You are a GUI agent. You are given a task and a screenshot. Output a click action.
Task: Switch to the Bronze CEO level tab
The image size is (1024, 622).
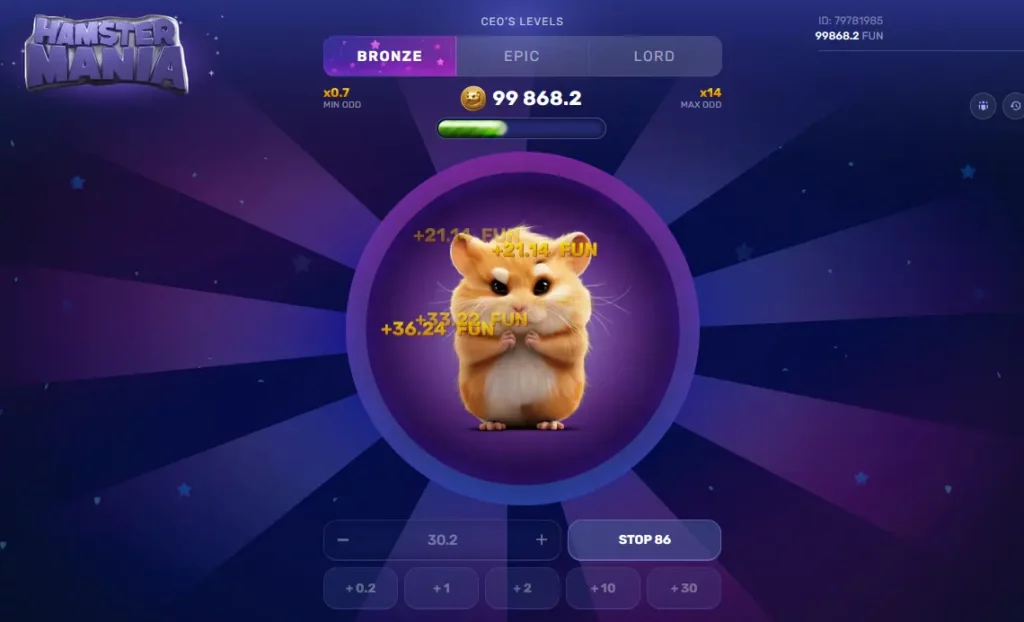(x=389, y=56)
